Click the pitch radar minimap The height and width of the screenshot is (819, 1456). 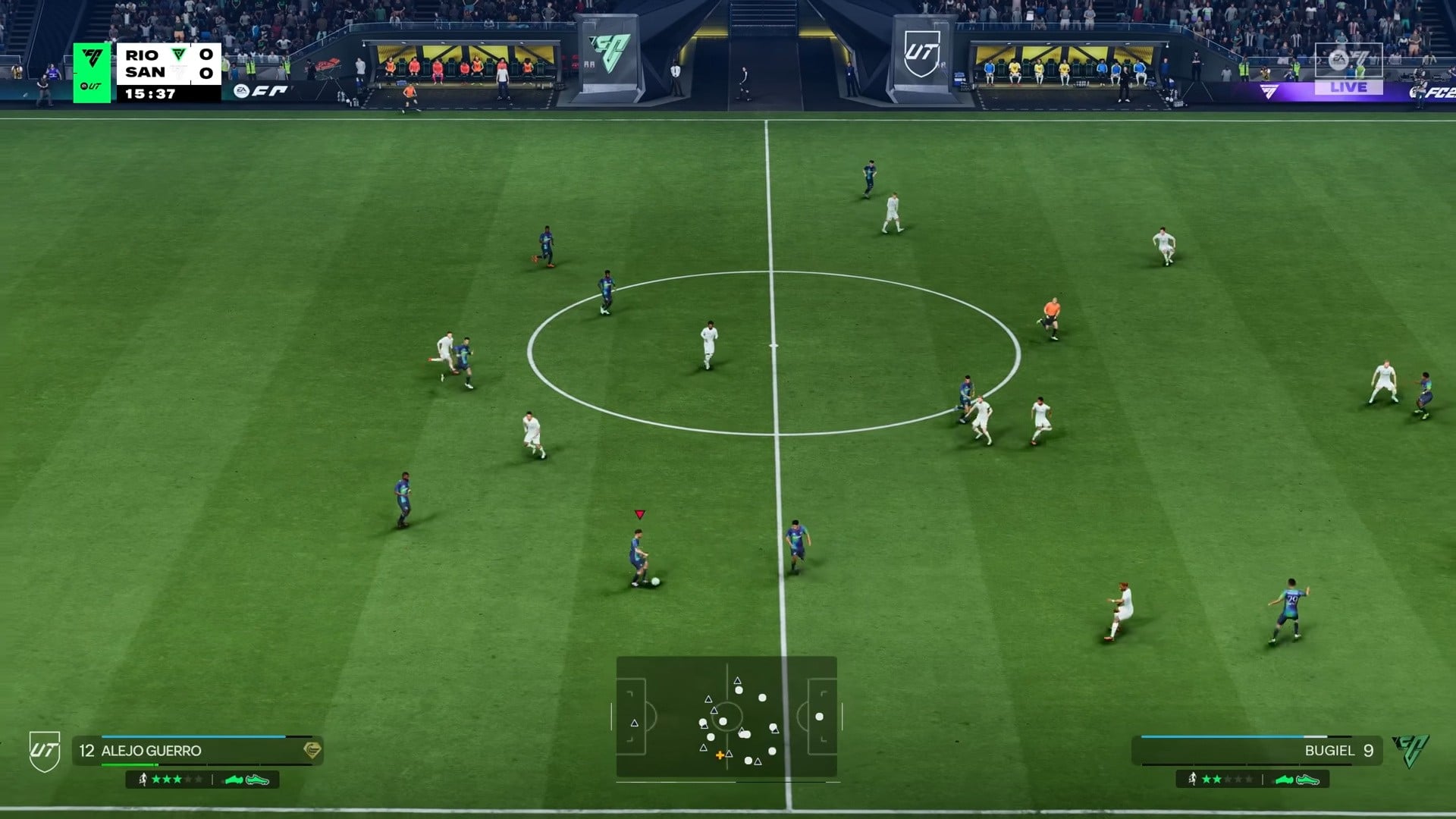pos(726,717)
